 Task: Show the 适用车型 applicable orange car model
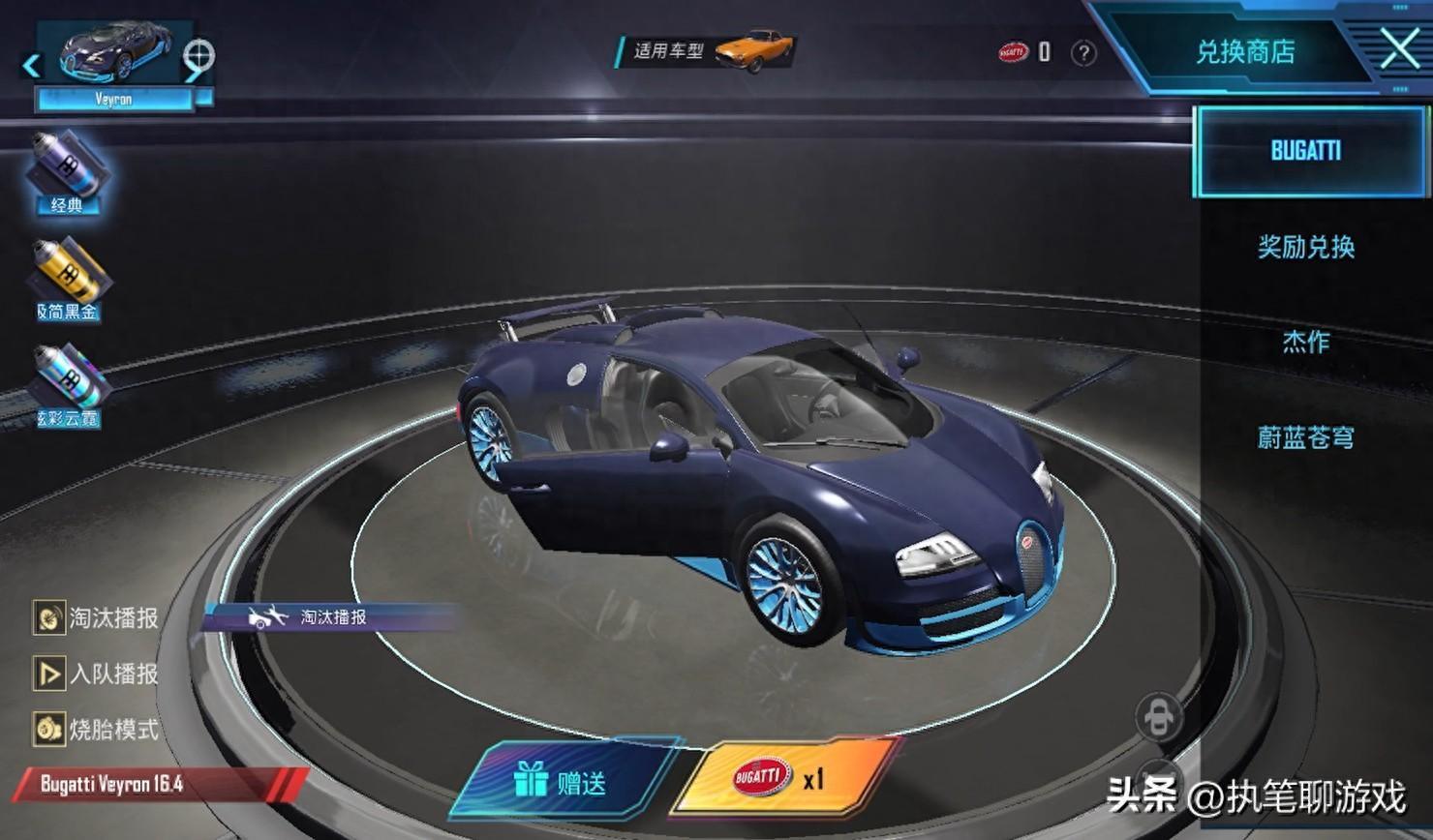coord(753,49)
